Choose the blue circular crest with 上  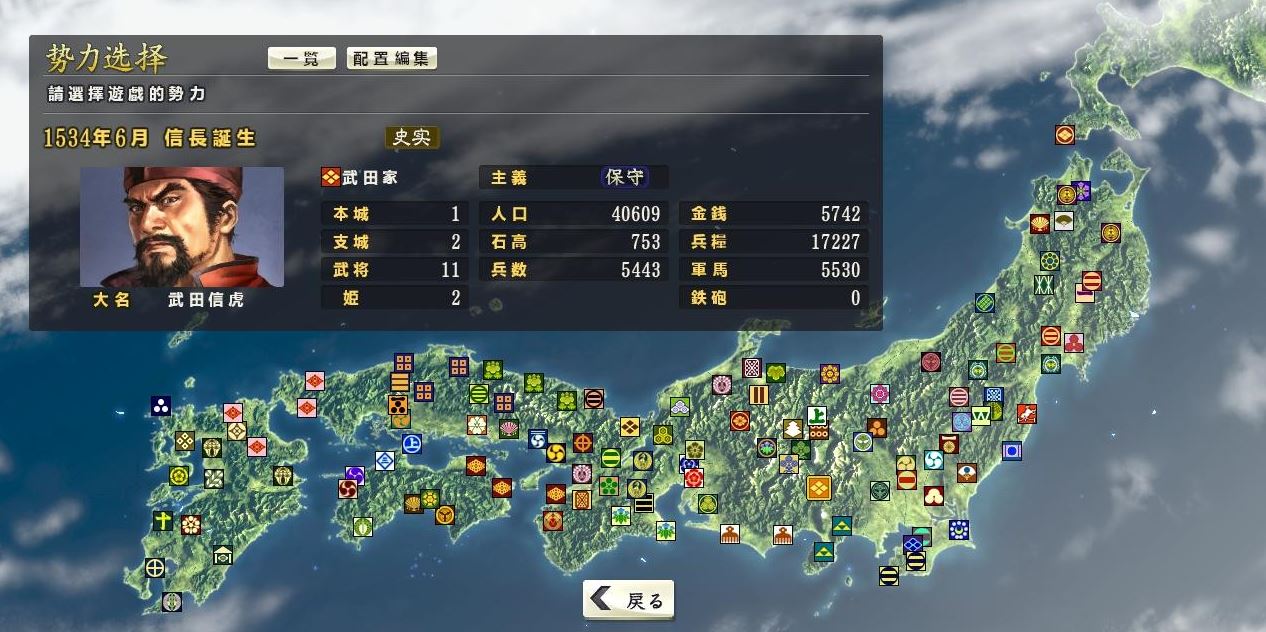[409, 445]
